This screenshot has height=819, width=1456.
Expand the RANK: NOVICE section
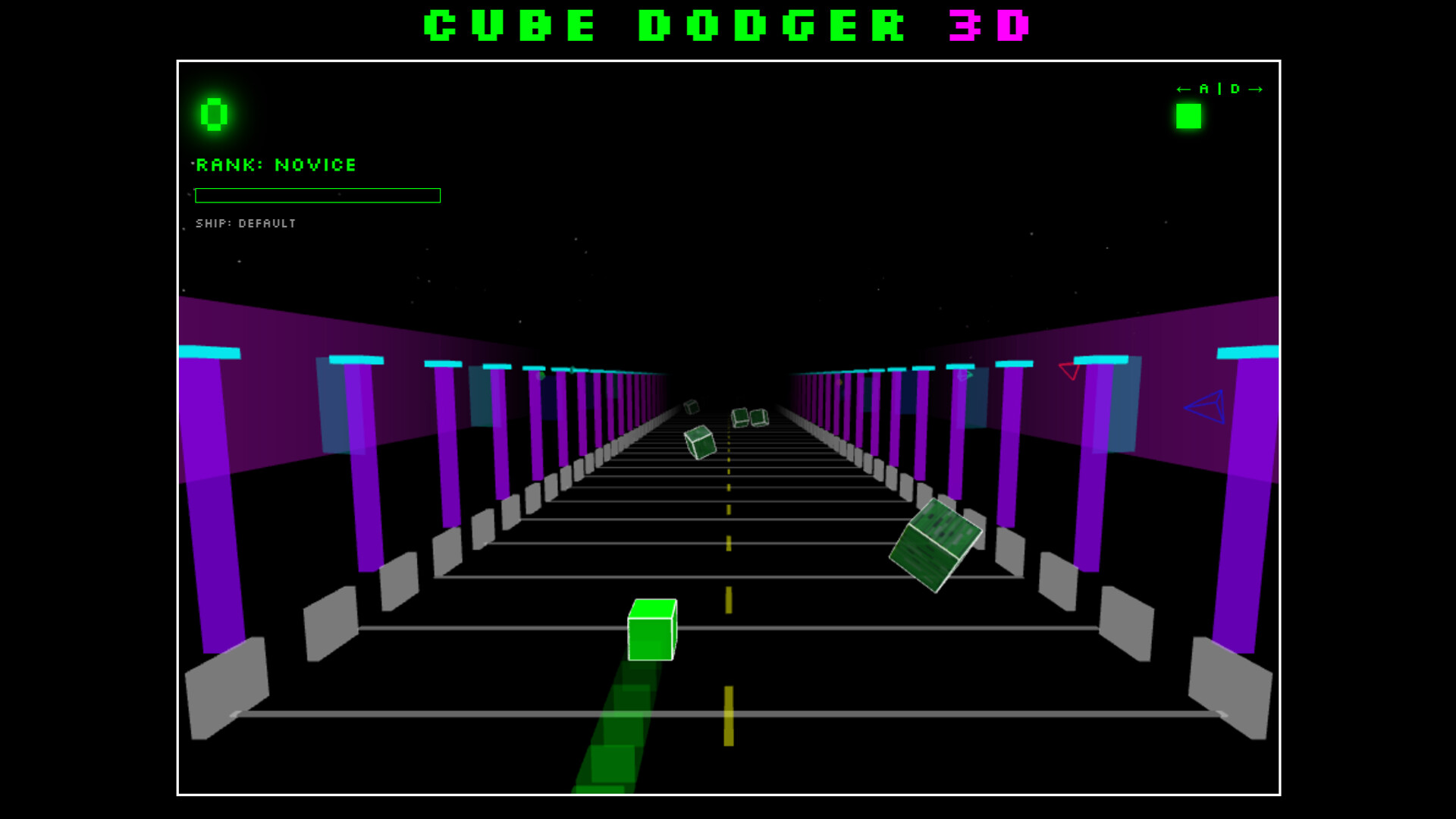click(276, 165)
